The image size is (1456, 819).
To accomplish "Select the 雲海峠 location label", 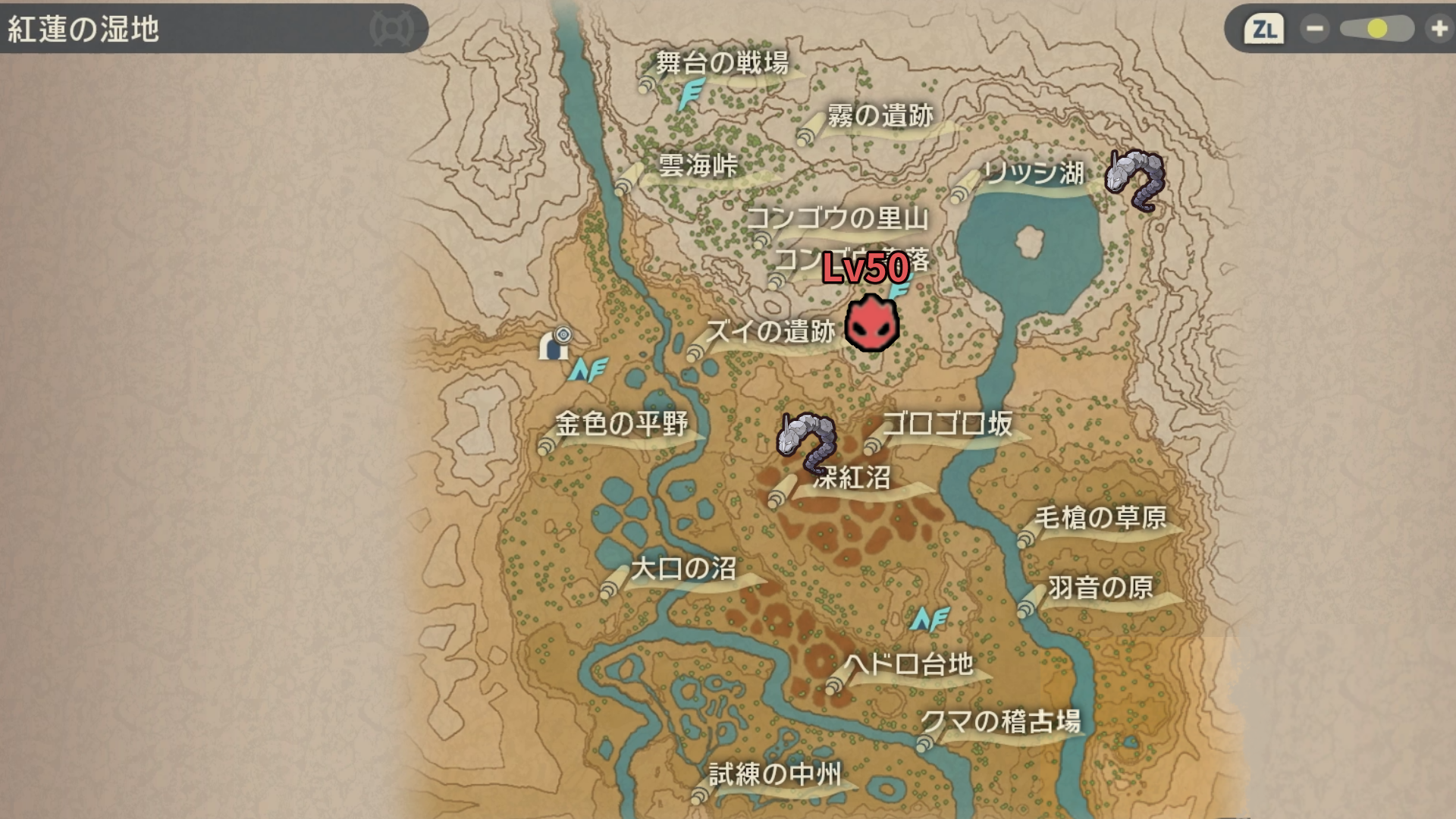I will [x=698, y=165].
